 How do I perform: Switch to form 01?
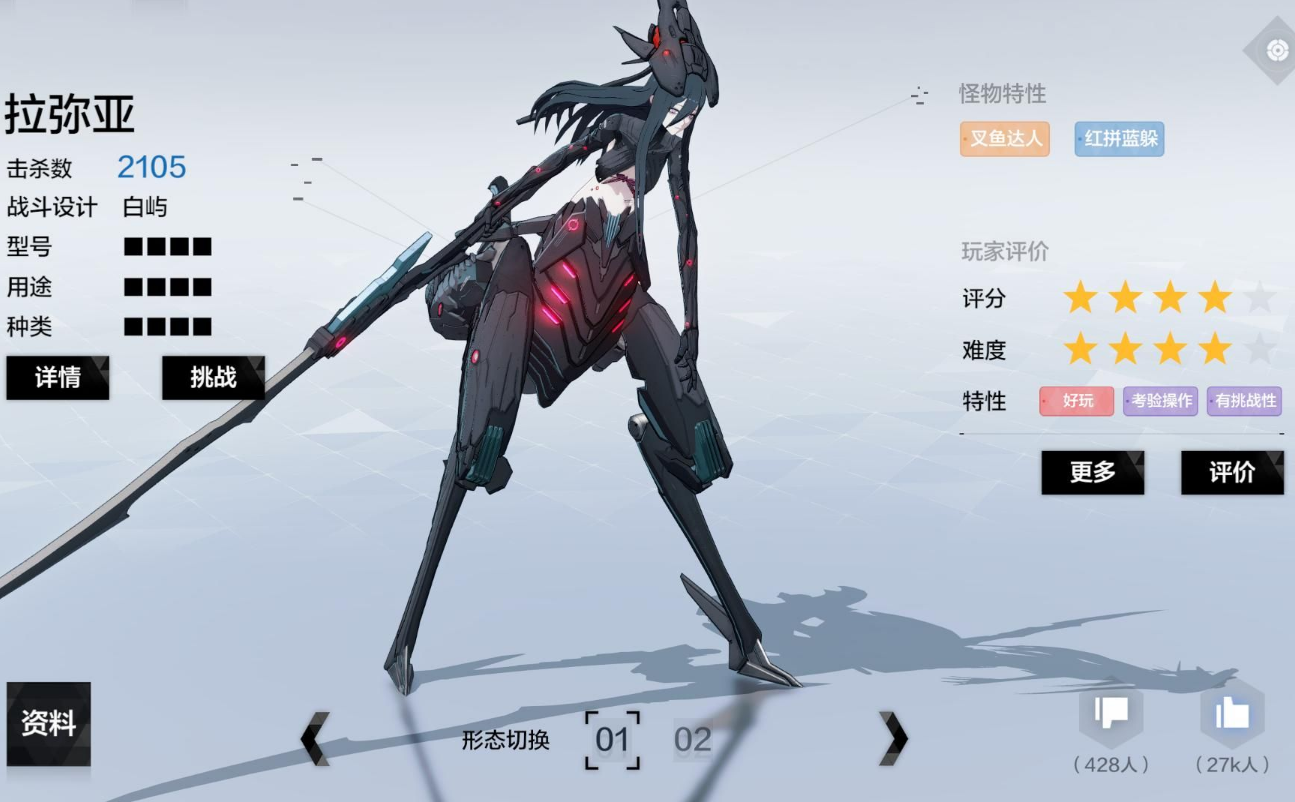tap(612, 740)
